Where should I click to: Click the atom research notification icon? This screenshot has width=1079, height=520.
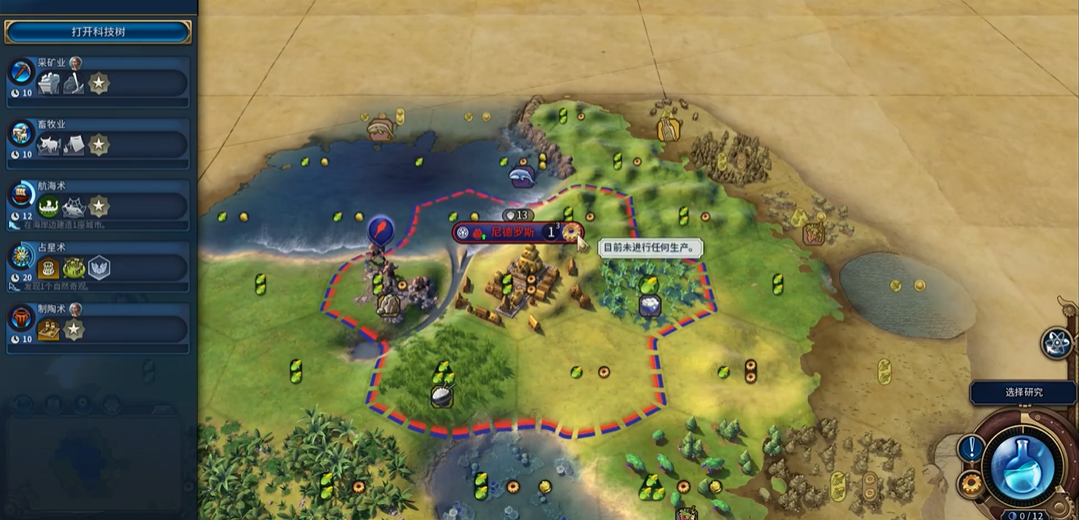(x=1056, y=343)
